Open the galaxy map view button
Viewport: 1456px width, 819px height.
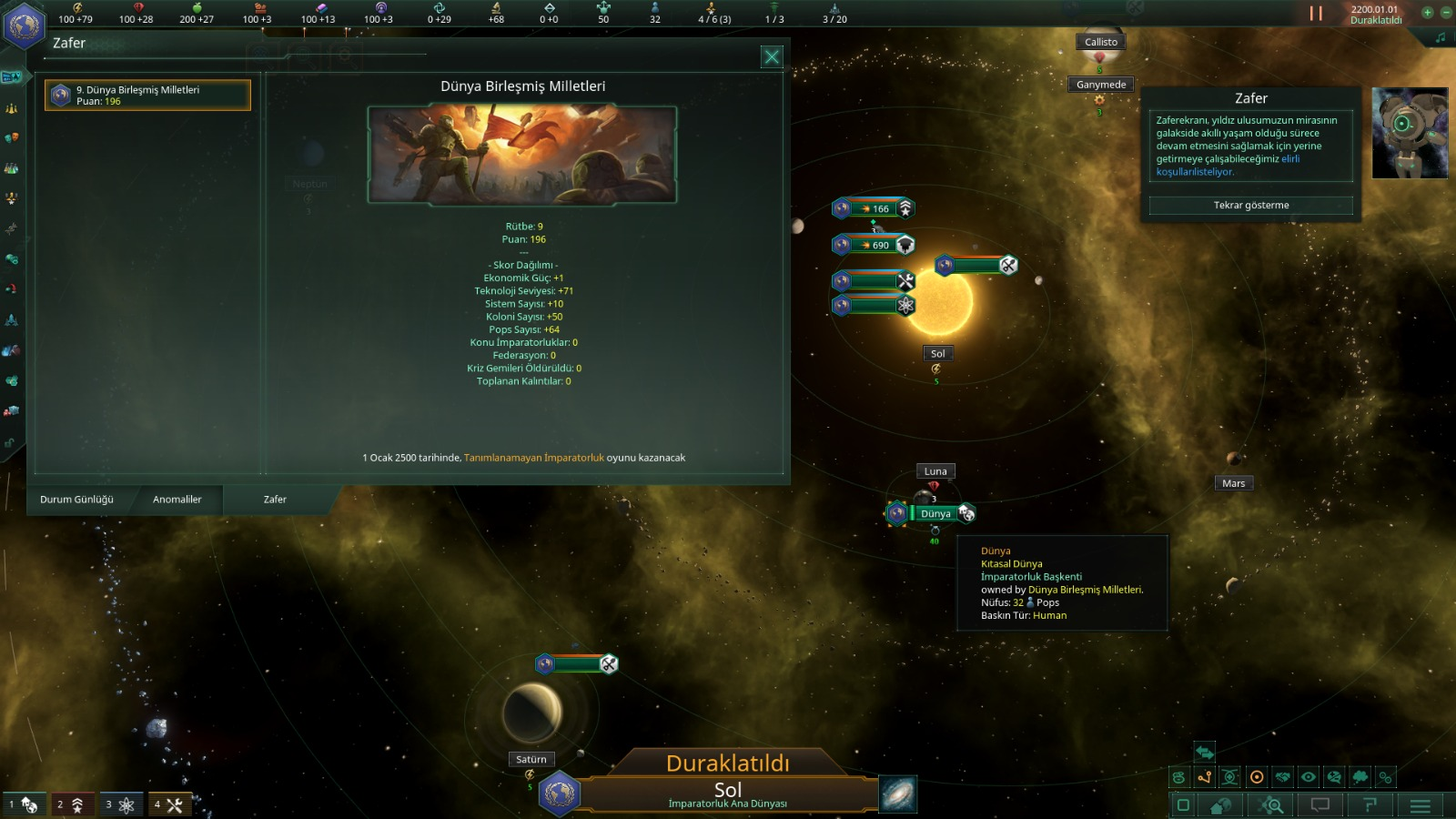pos(898,794)
